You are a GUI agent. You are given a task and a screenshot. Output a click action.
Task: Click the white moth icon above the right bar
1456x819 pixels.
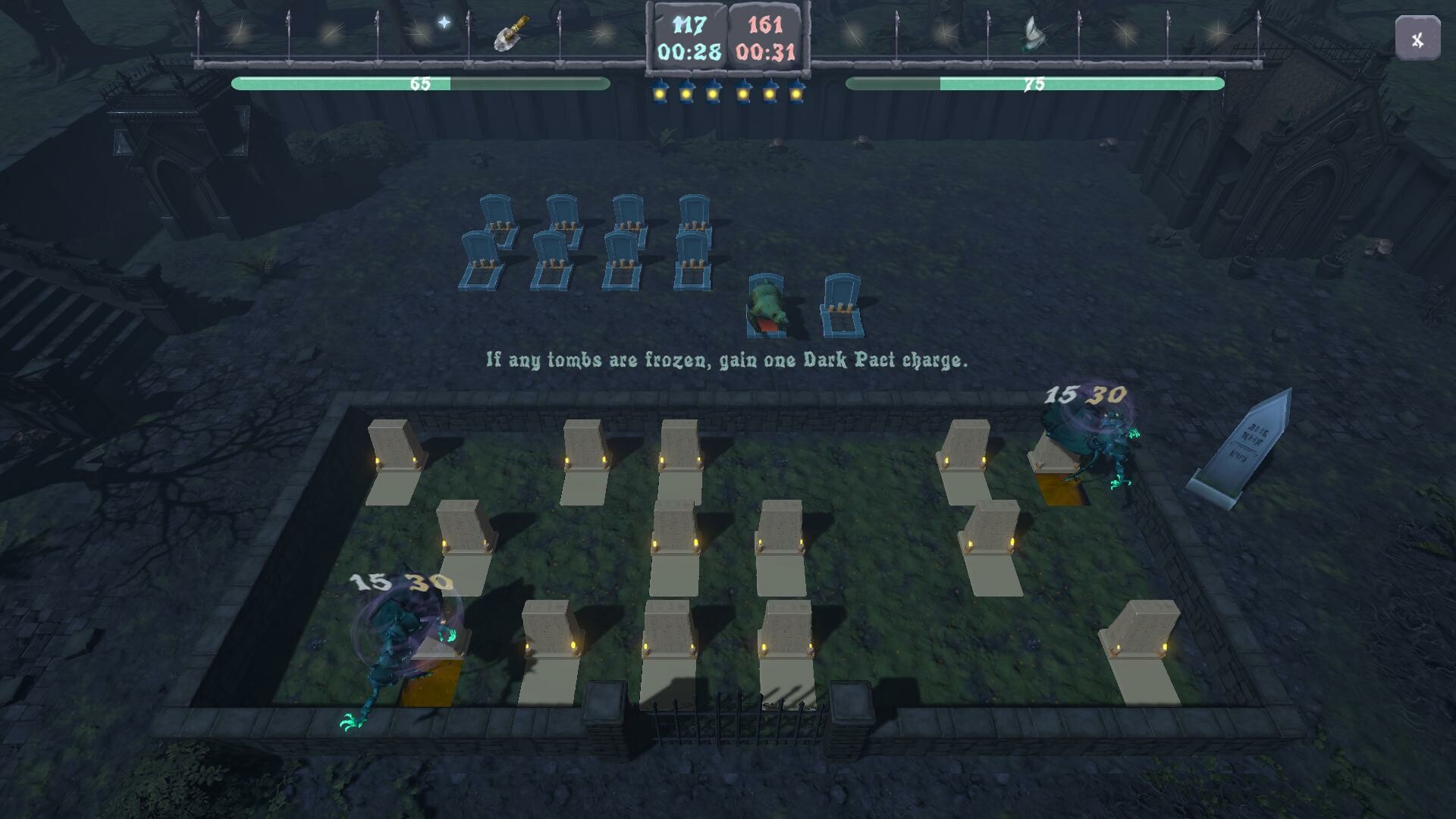click(x=1034, y=34)
